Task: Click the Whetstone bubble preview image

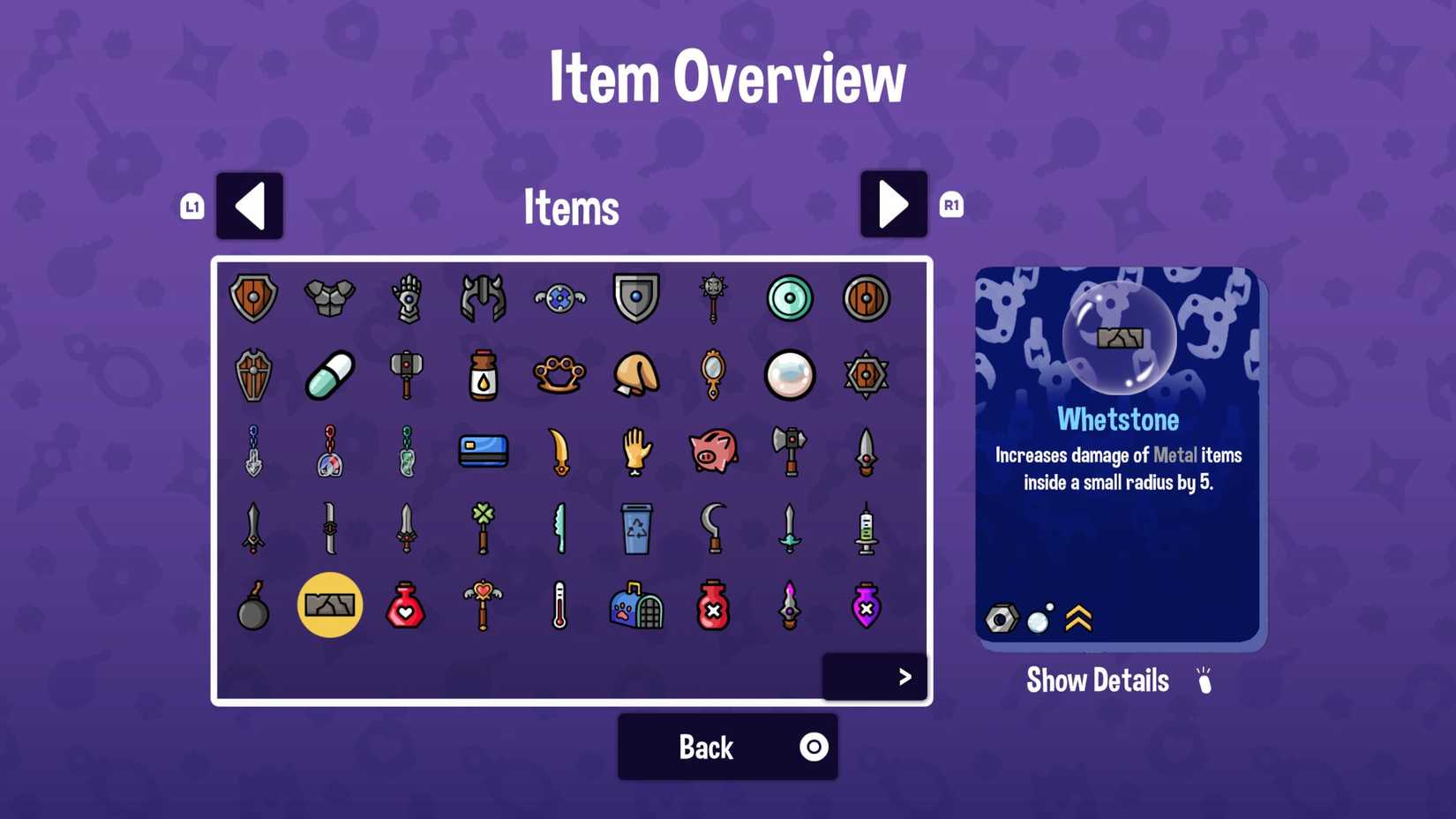Action: tap(1120, 340)
